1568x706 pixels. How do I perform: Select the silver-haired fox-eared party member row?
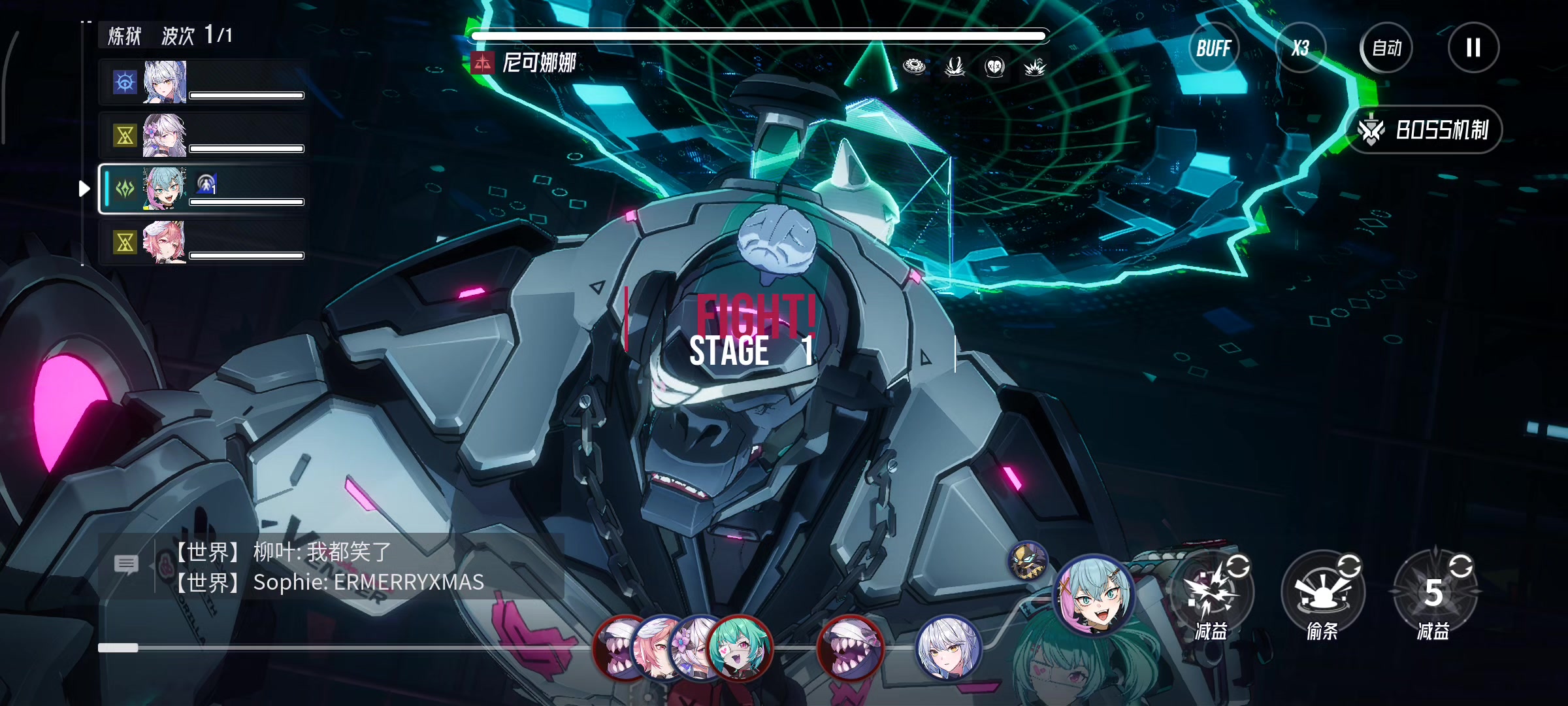pos(203,82)
